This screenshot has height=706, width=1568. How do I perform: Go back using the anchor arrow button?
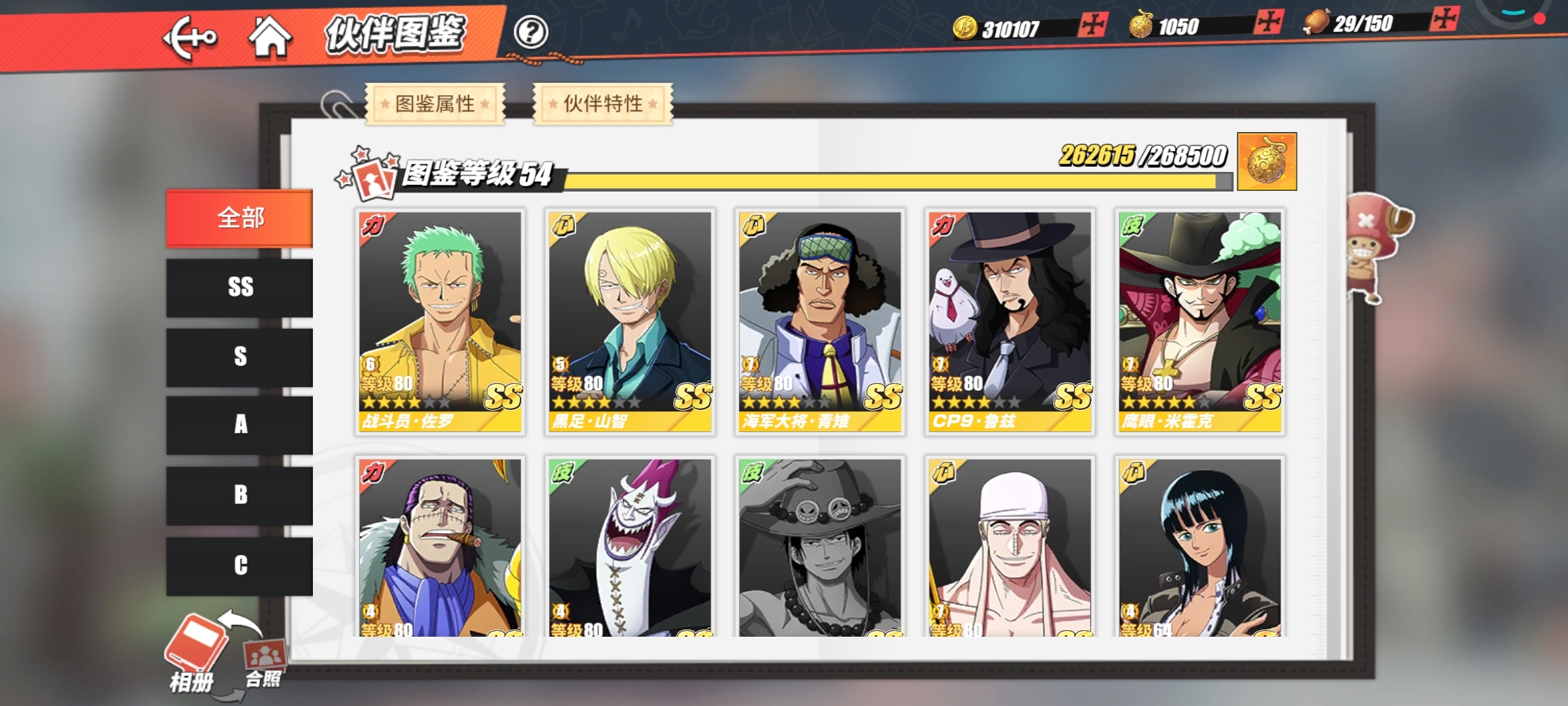(x=189, y=38)
